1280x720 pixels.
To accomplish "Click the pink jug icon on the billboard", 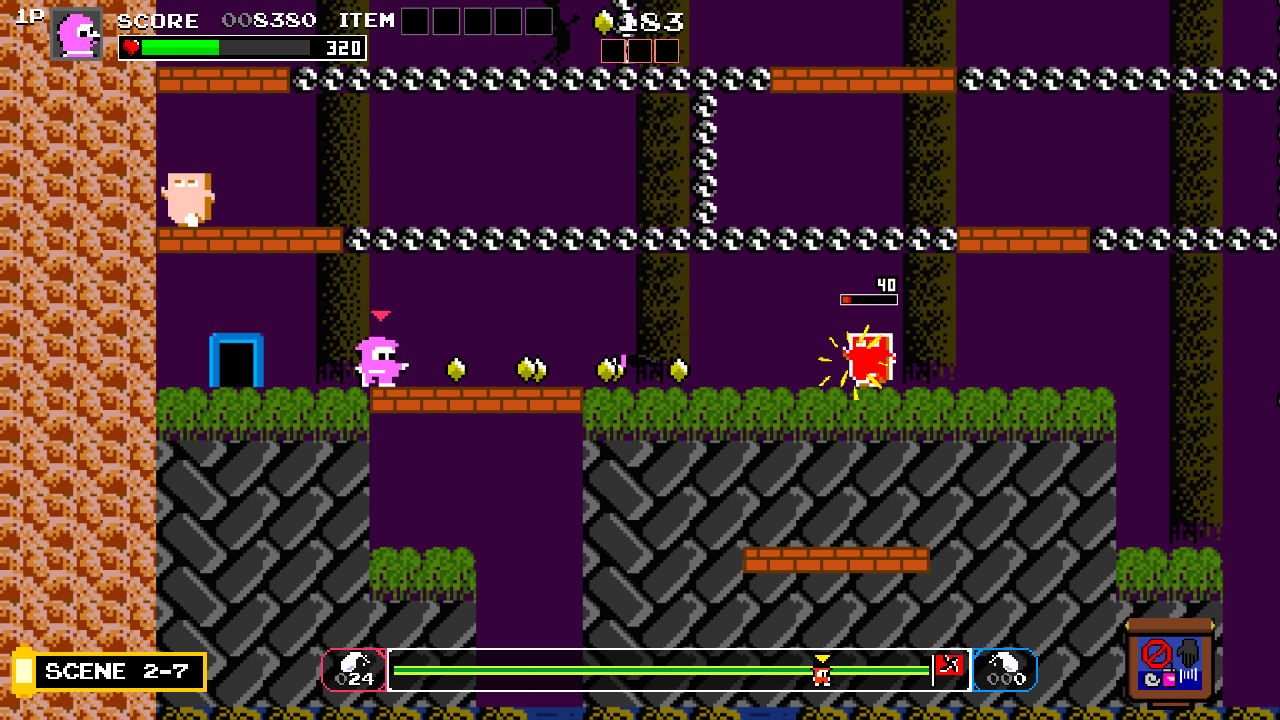I will tap(1169, 679).
